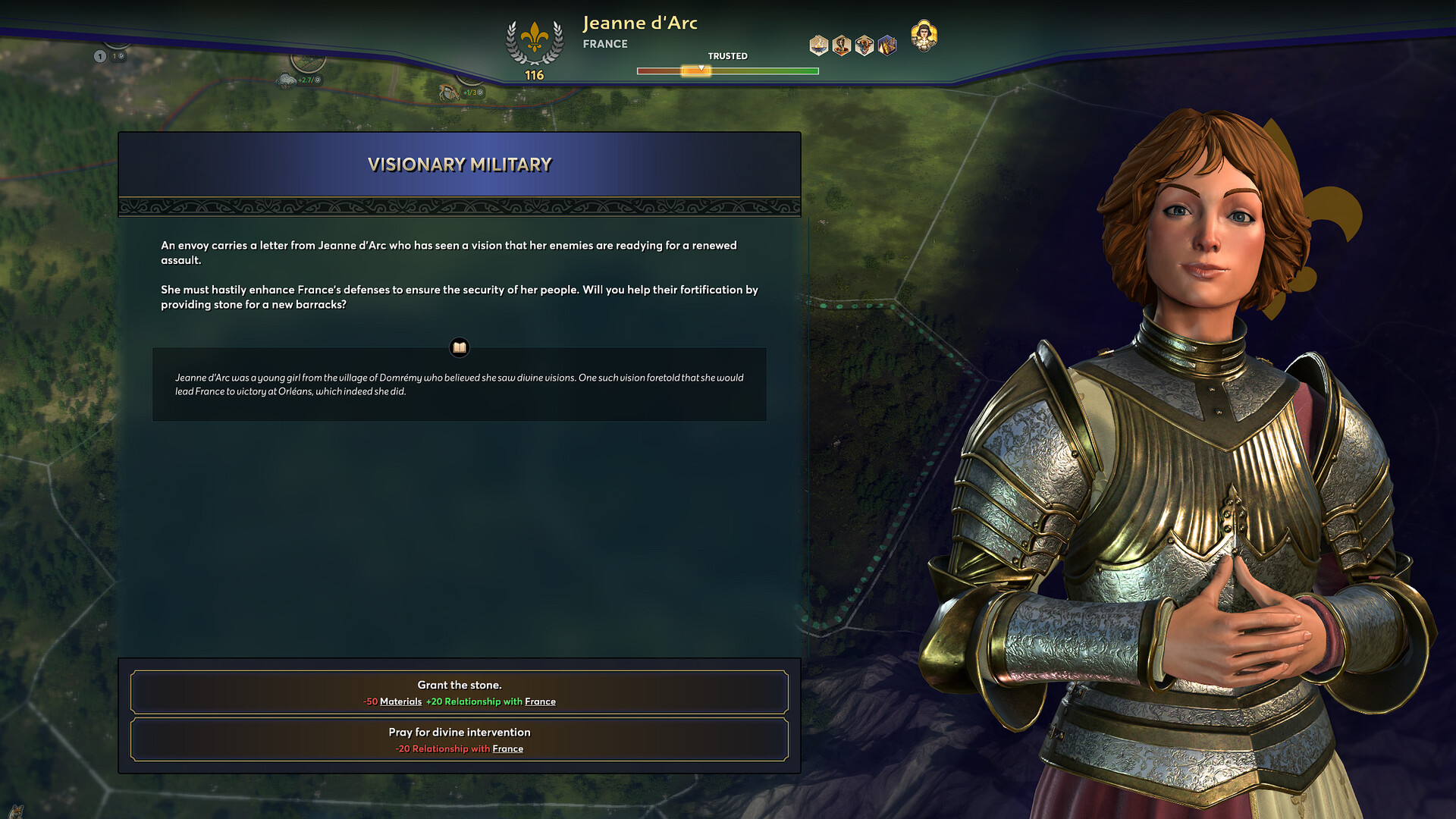Click the score badge showing 116
Screen dimensions: 1456x819
[x=534, y=74]
